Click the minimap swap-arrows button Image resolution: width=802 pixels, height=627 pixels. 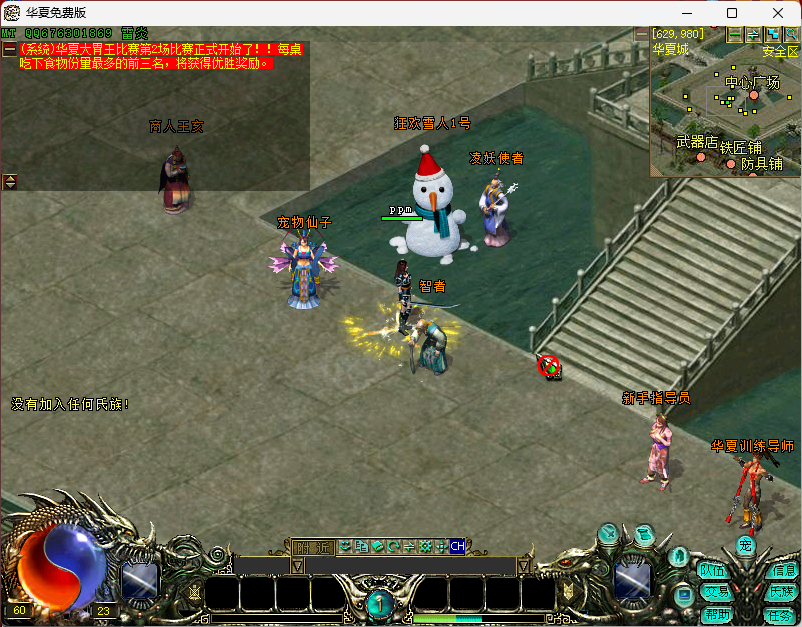753,34
